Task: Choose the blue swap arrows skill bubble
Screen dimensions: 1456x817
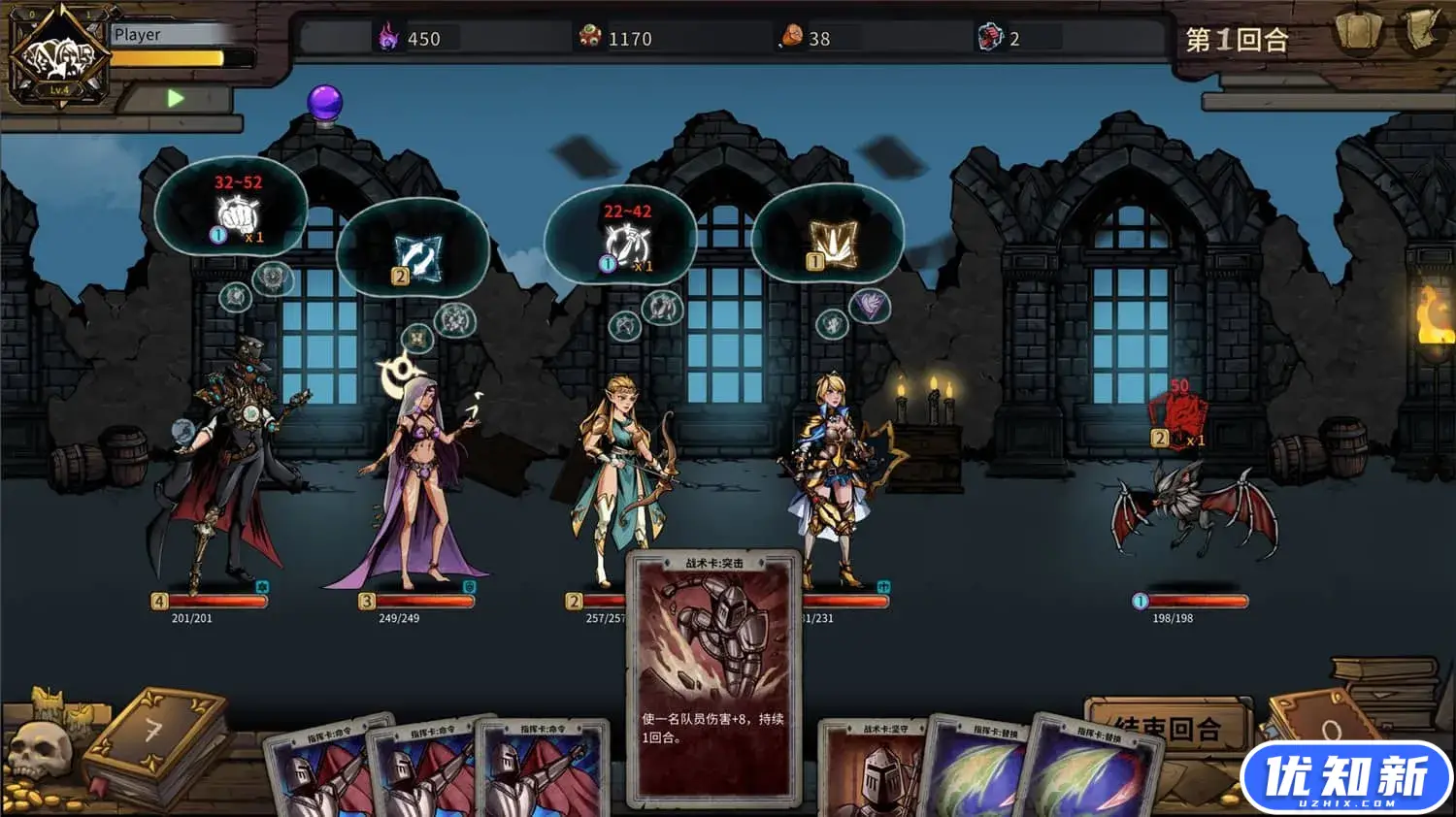Action: pyautogui.click(x=414, y=253)
